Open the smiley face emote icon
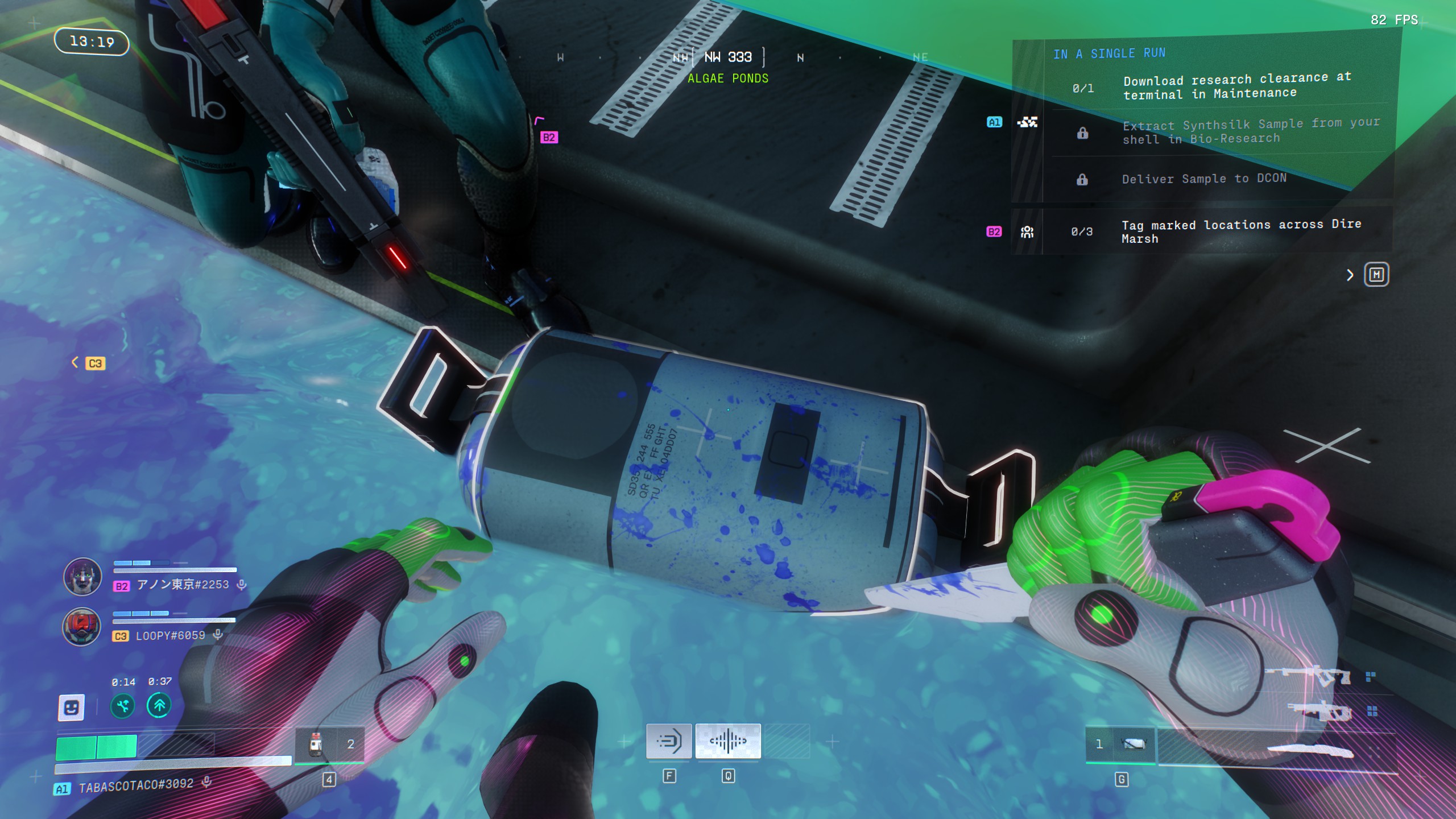Viewport: 1456px width, 819px height. [x=72, y=708]
